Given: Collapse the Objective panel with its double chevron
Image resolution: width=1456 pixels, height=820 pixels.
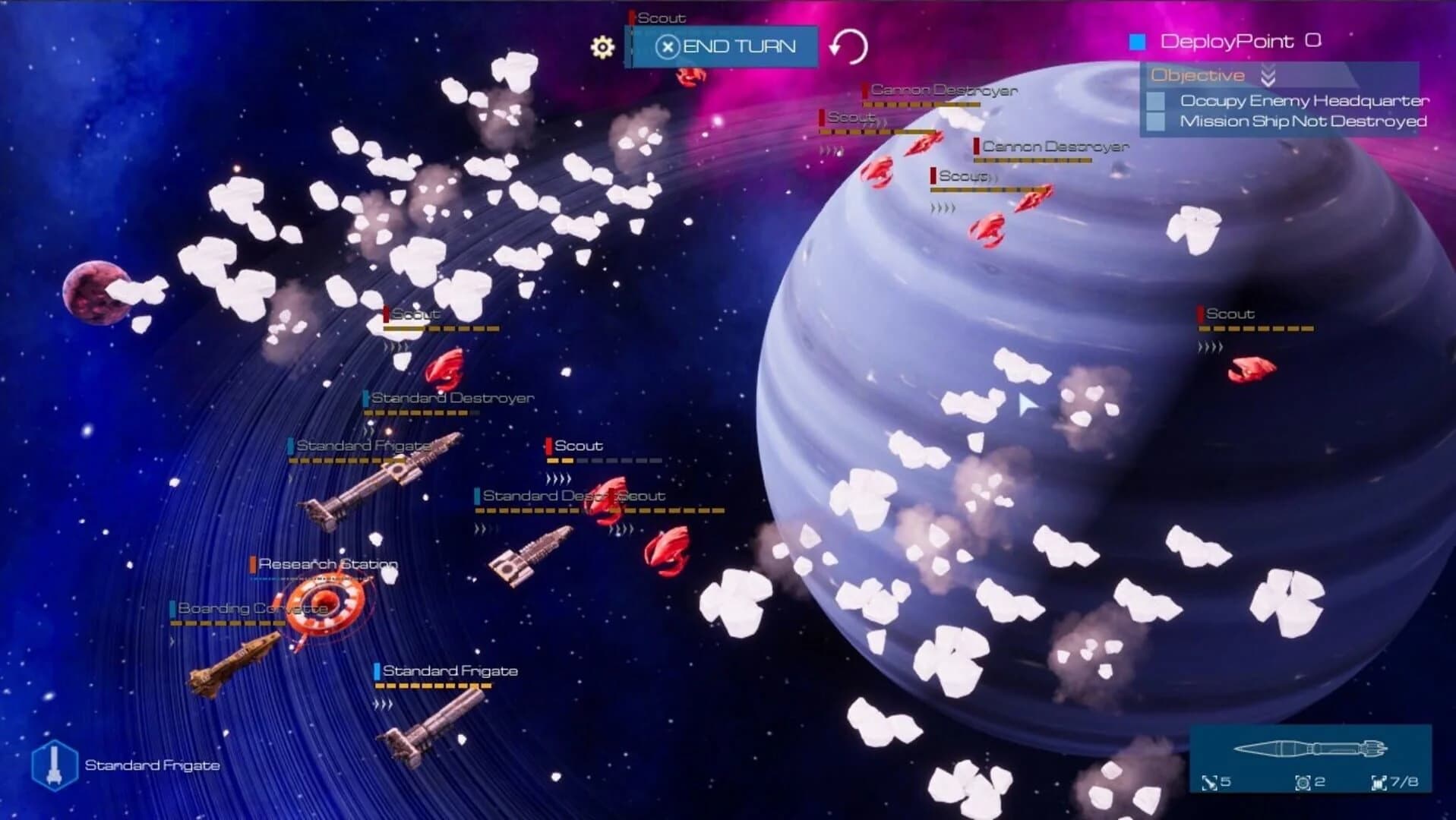Looking at the screenshot, I should [1267, 75].
